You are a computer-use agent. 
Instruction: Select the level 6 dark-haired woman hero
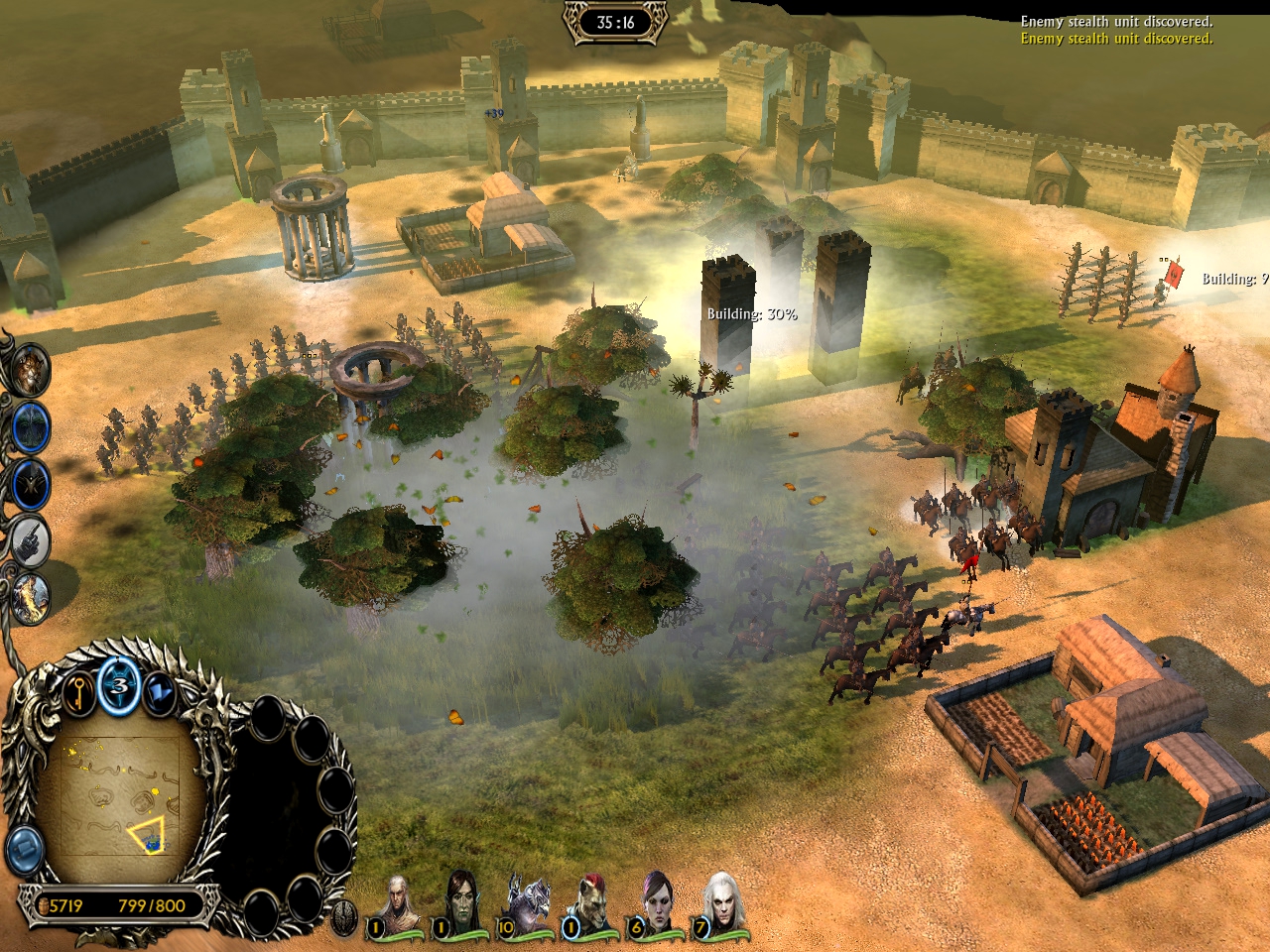(658, 902)
